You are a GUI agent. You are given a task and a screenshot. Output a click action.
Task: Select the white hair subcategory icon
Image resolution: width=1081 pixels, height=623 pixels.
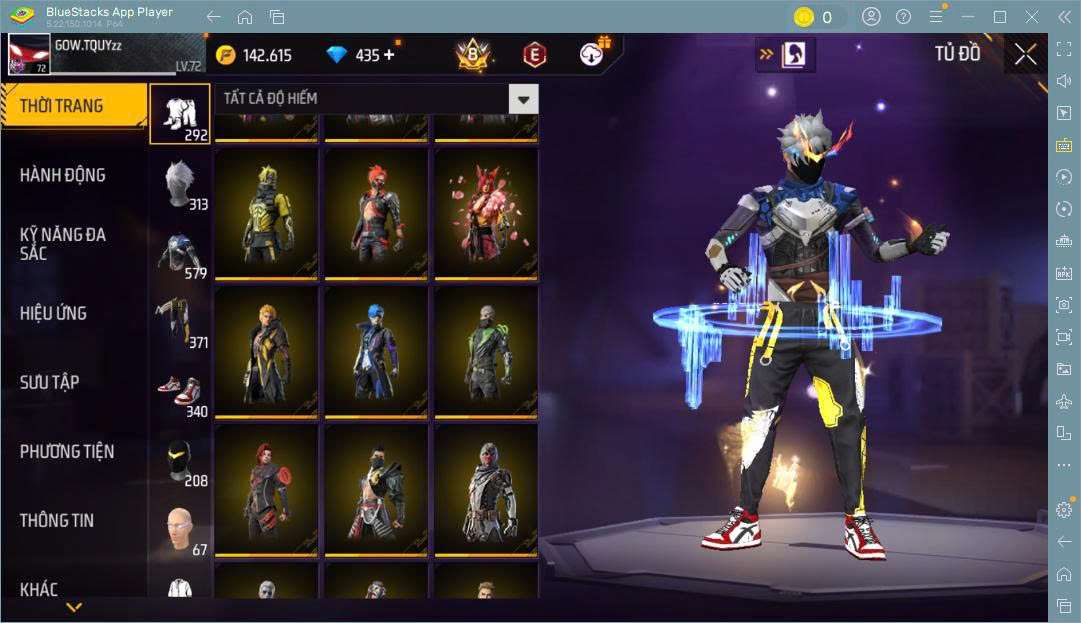click(181, 183)
